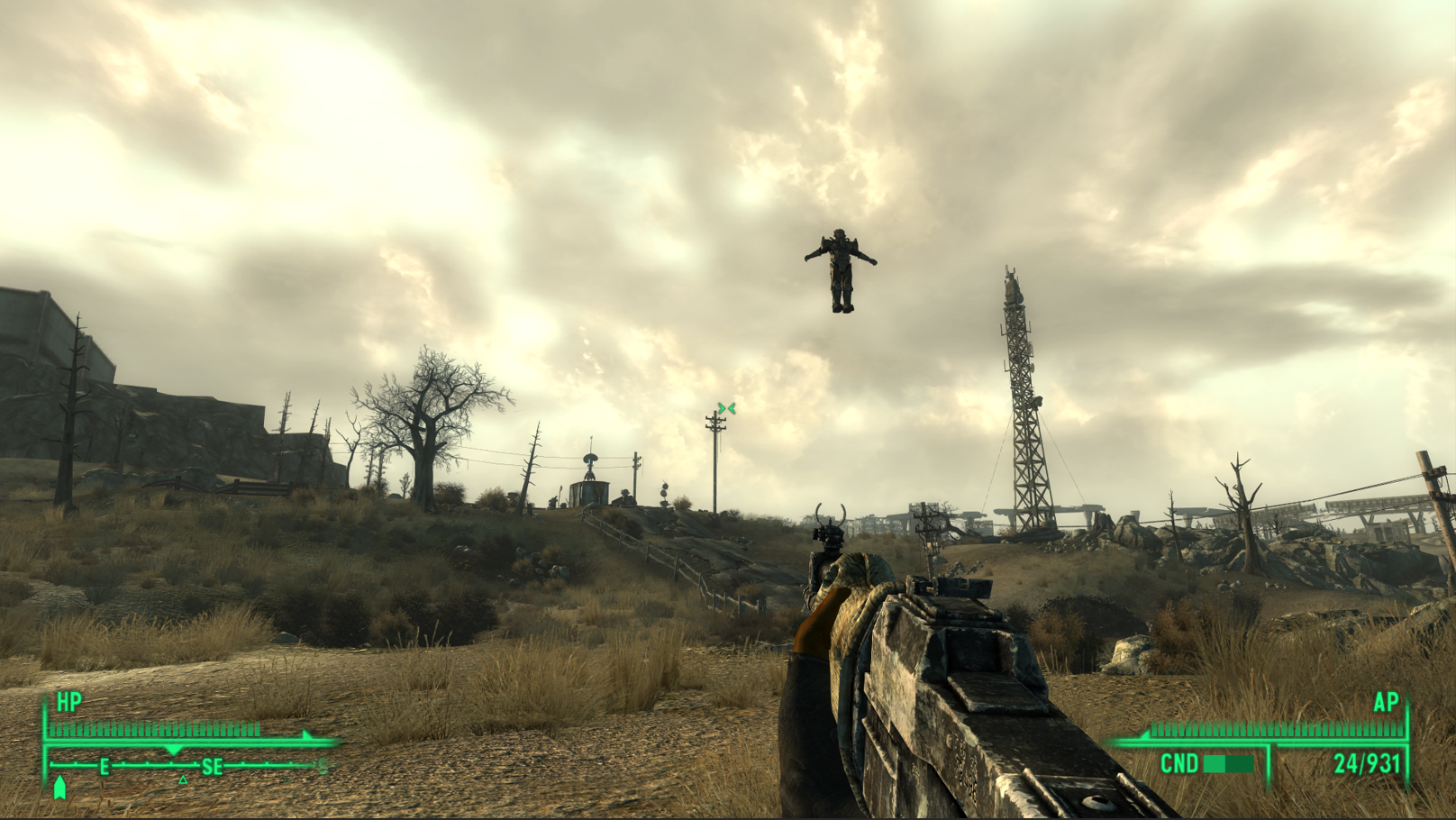Click the quest marker triangle below the compass
The height and width of the screenshot is (820, 1456).
pyautogui.click(x=183, y=779)
